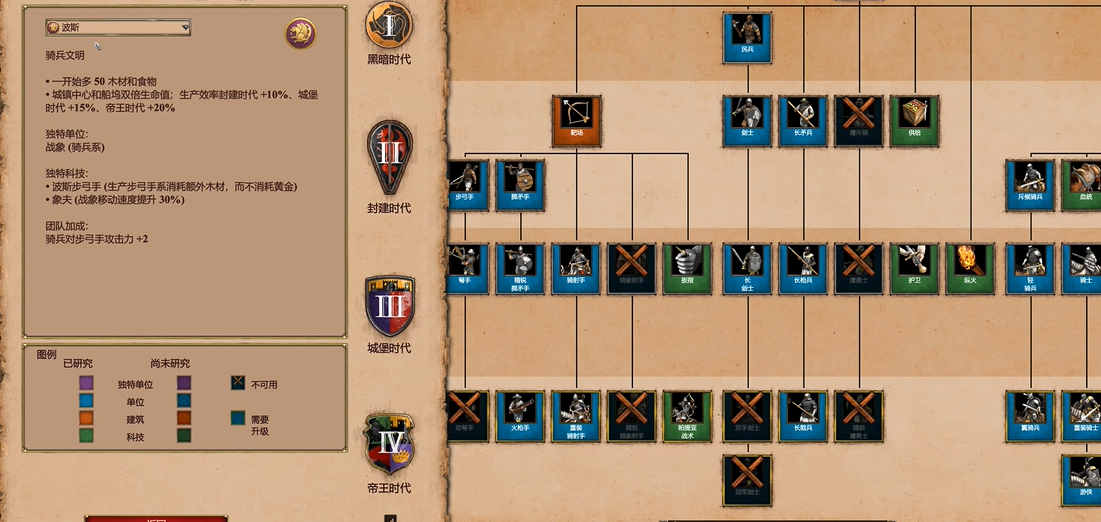Select the 民兵 unit node

(747, 37)
